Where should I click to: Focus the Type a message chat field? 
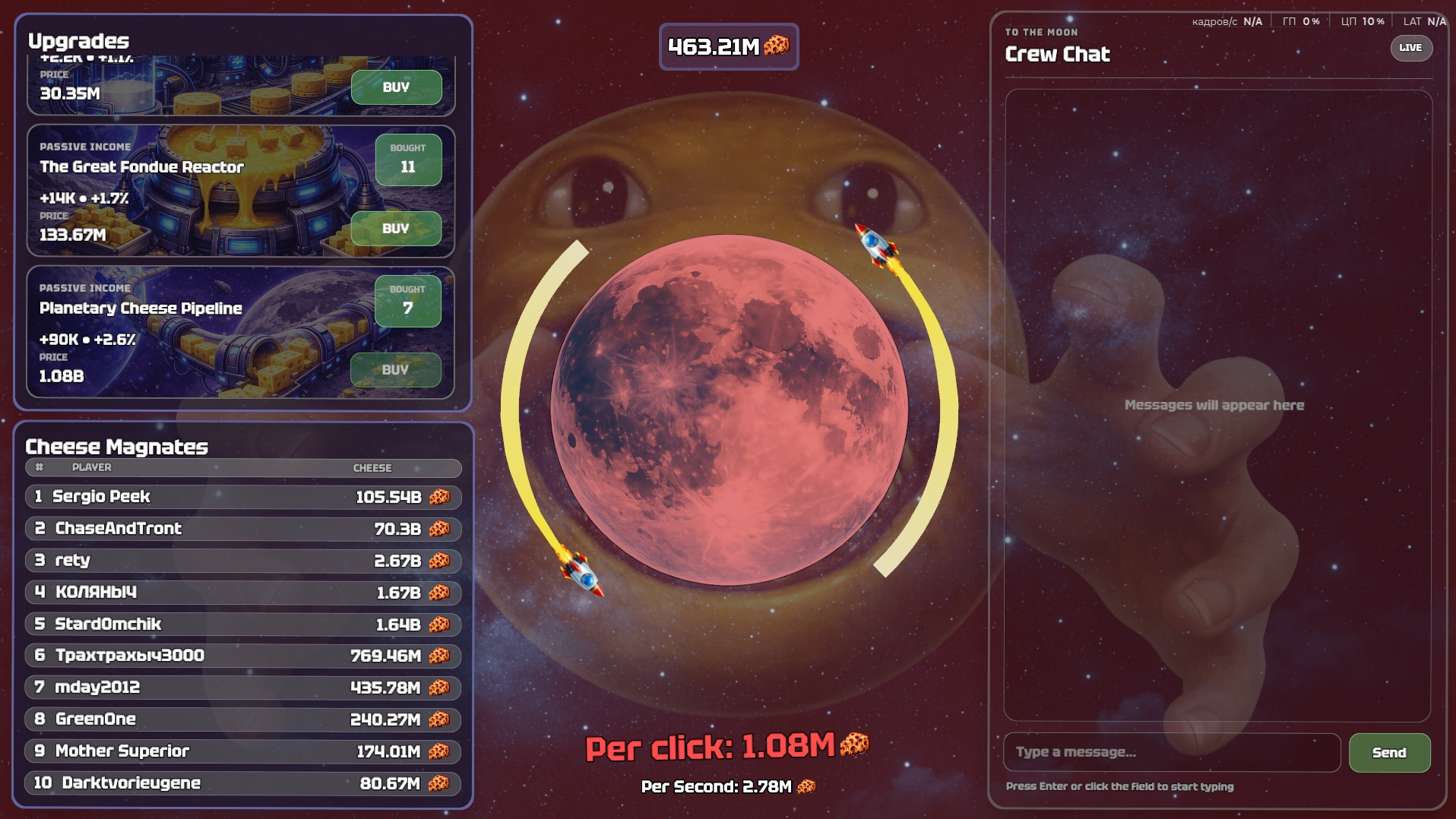click(1171, 752)
